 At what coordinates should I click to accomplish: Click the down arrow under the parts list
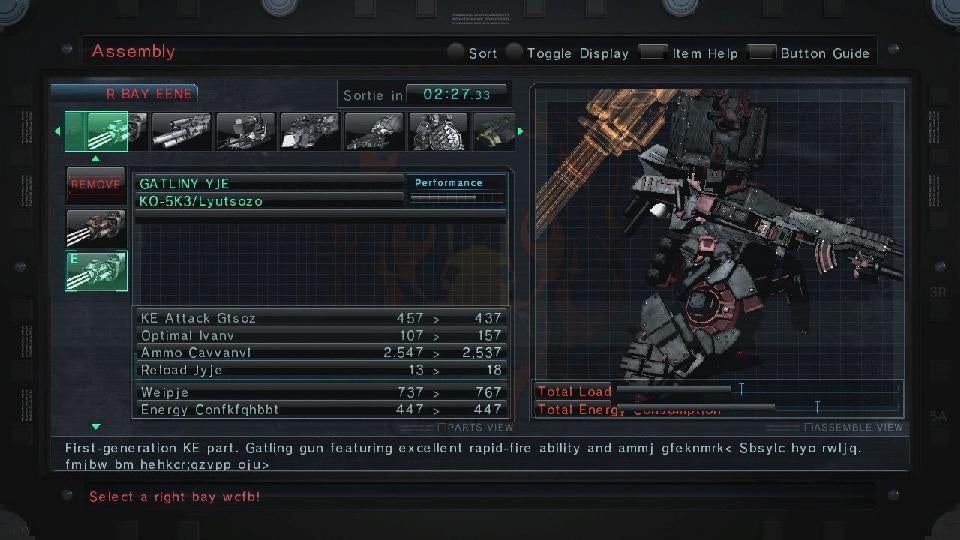click(96, 427)
